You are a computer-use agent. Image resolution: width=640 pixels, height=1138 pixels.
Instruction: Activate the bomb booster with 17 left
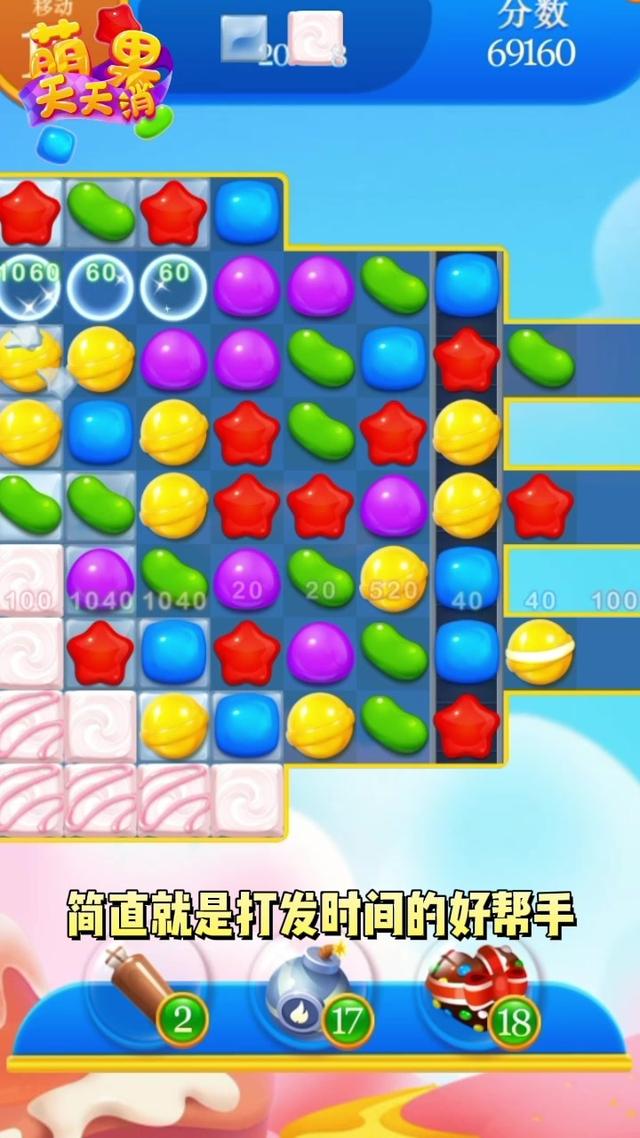[304, 990]
